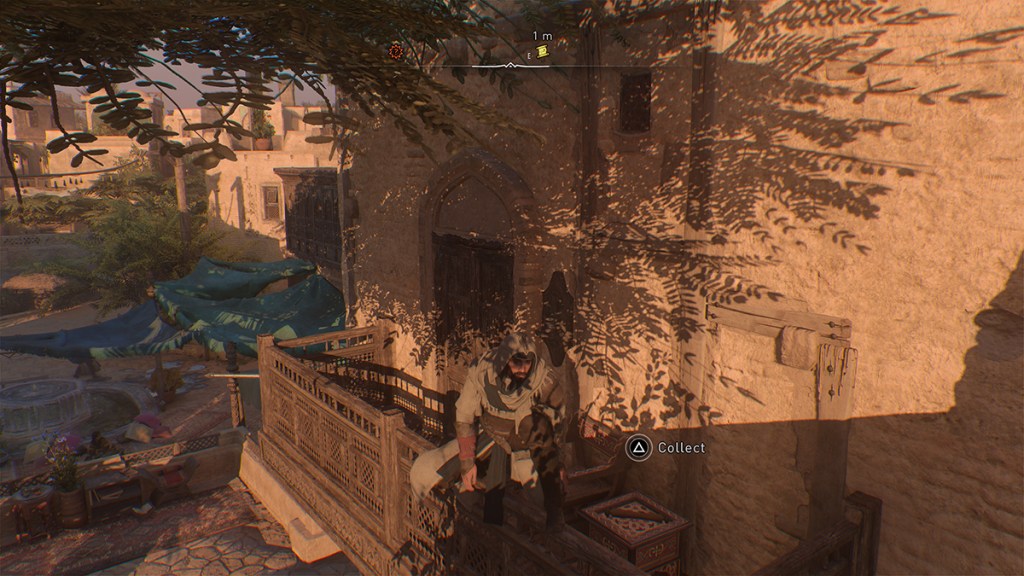The width and height of the screenshot is (1024, 576).
Task: Click the red question-mark compass marker
Action: [396, 51]
